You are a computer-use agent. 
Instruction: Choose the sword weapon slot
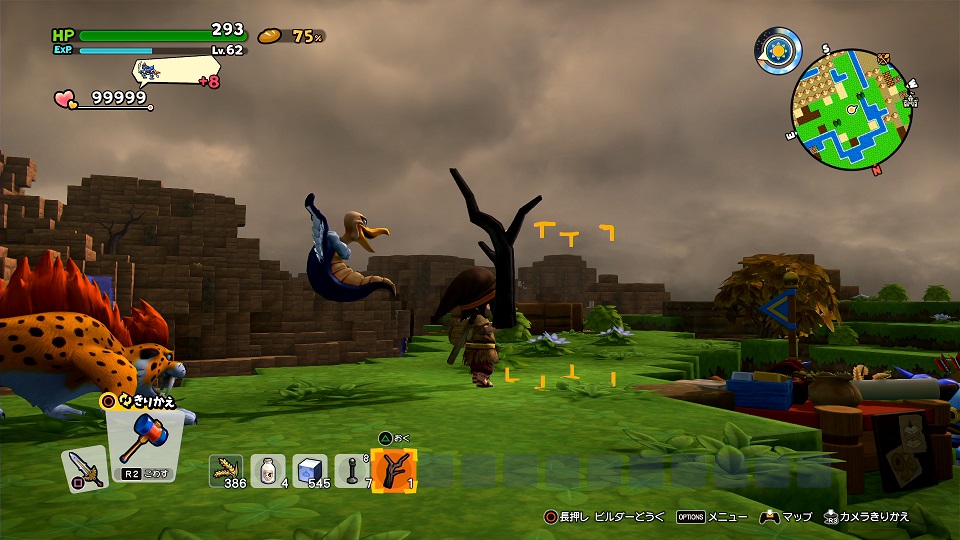[82, 468]
